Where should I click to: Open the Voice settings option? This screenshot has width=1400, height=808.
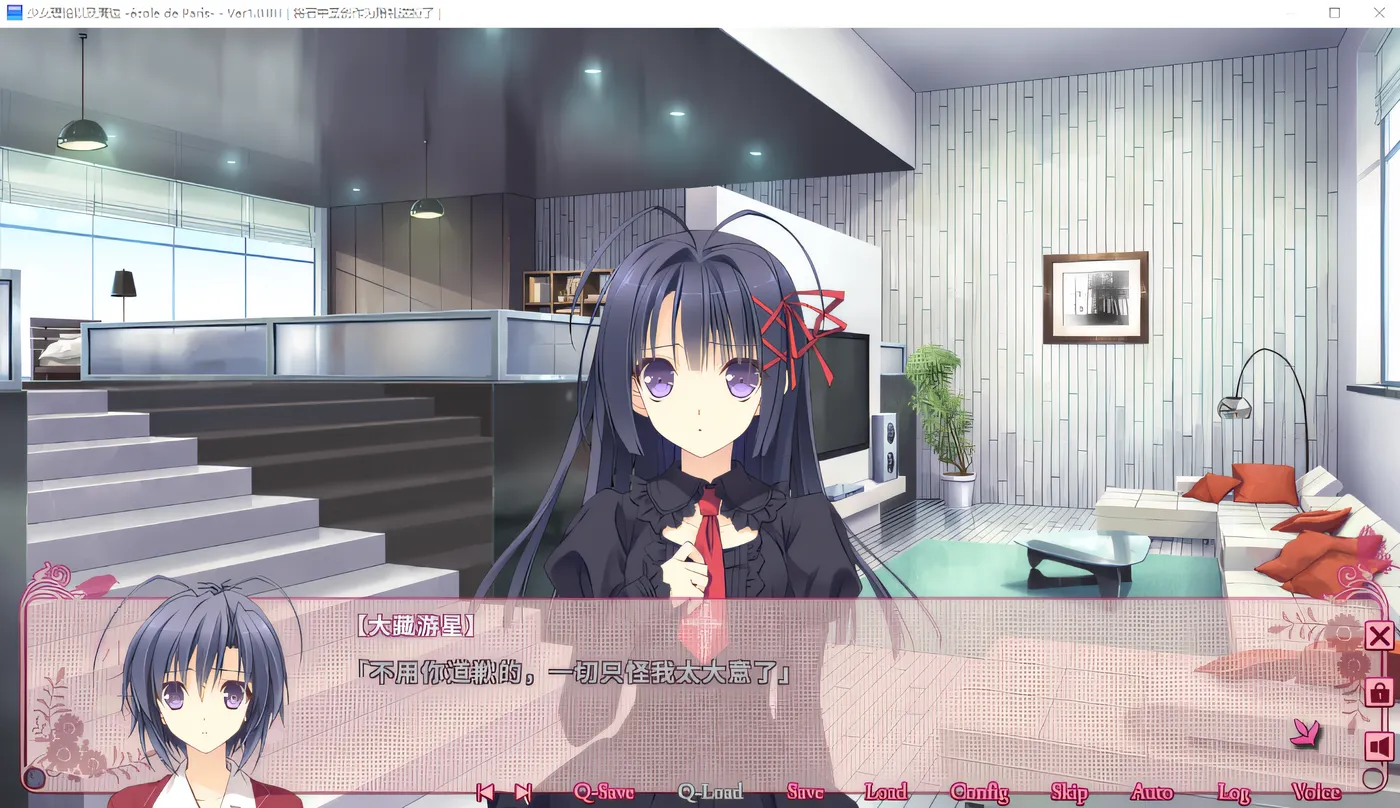[x=1319, y=790]
